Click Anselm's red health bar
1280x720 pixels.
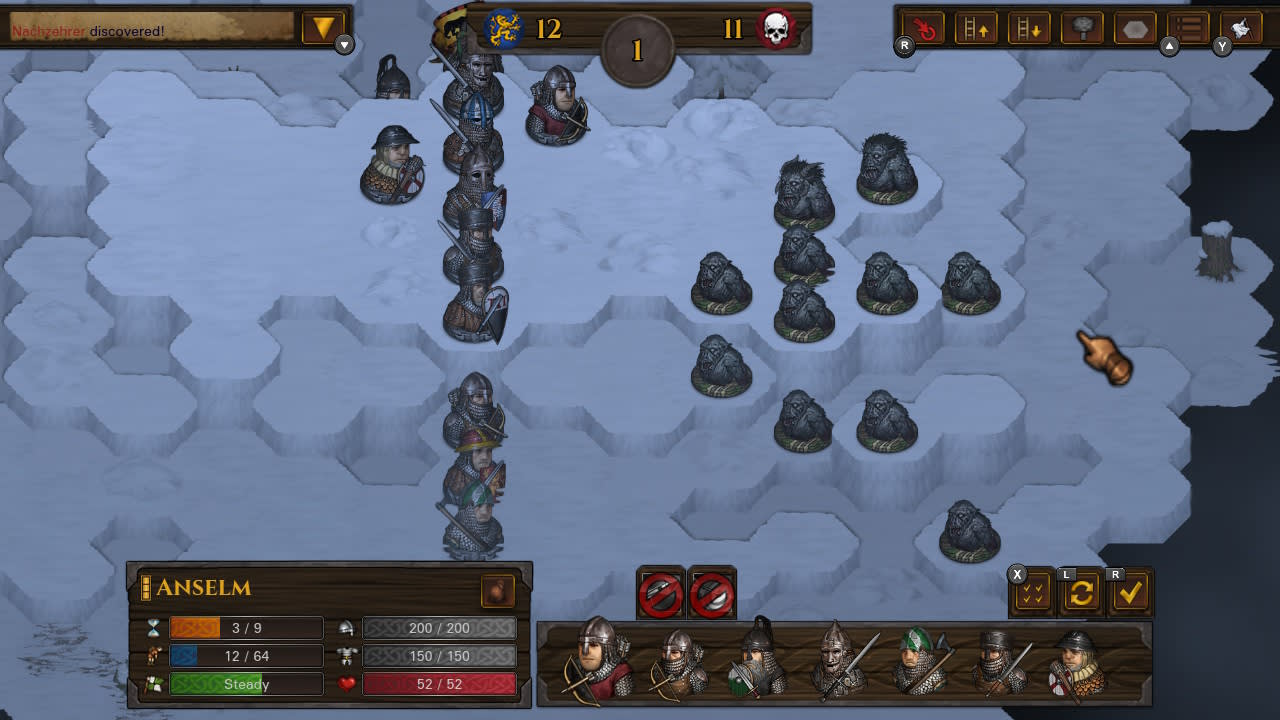(440, 684)
